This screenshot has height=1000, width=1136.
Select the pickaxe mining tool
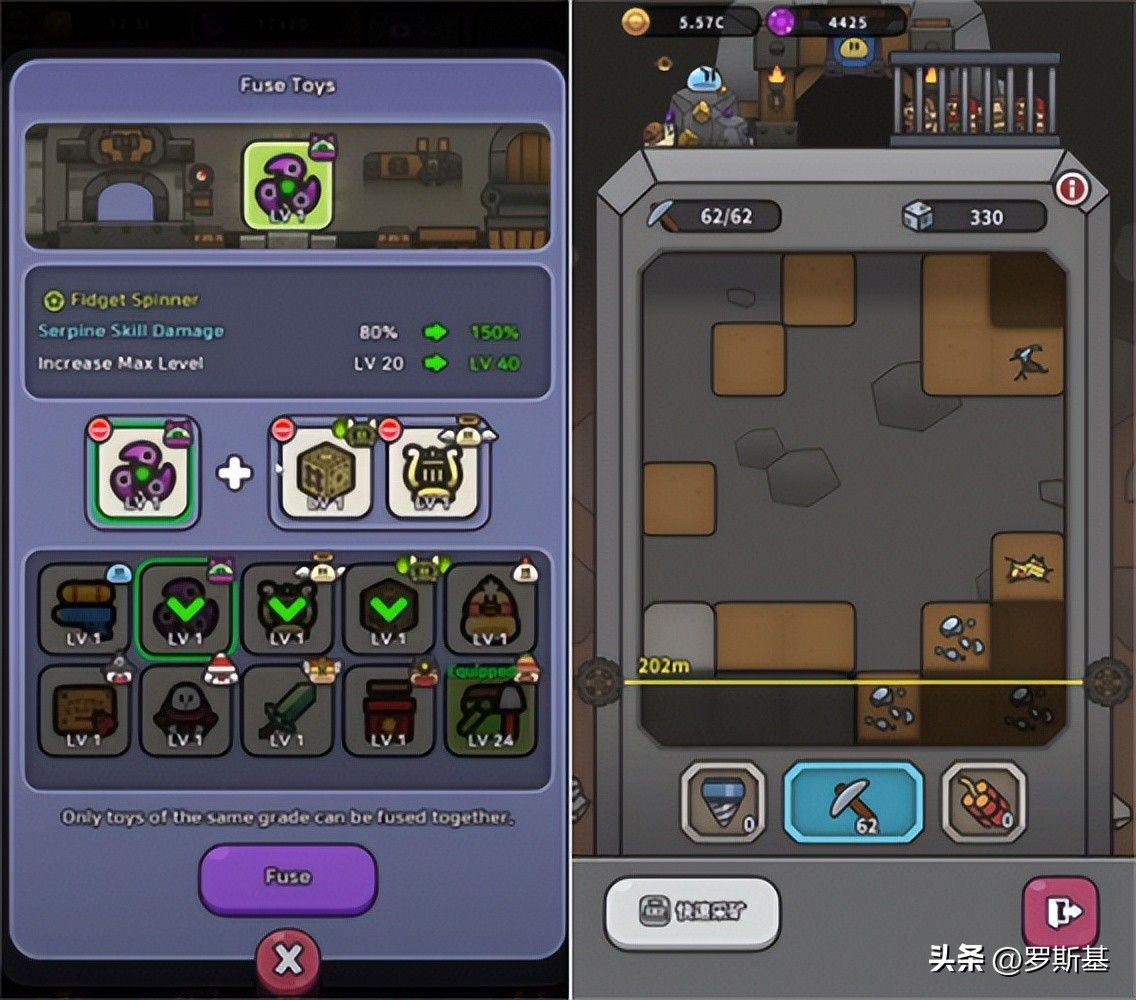coord(852,800)
